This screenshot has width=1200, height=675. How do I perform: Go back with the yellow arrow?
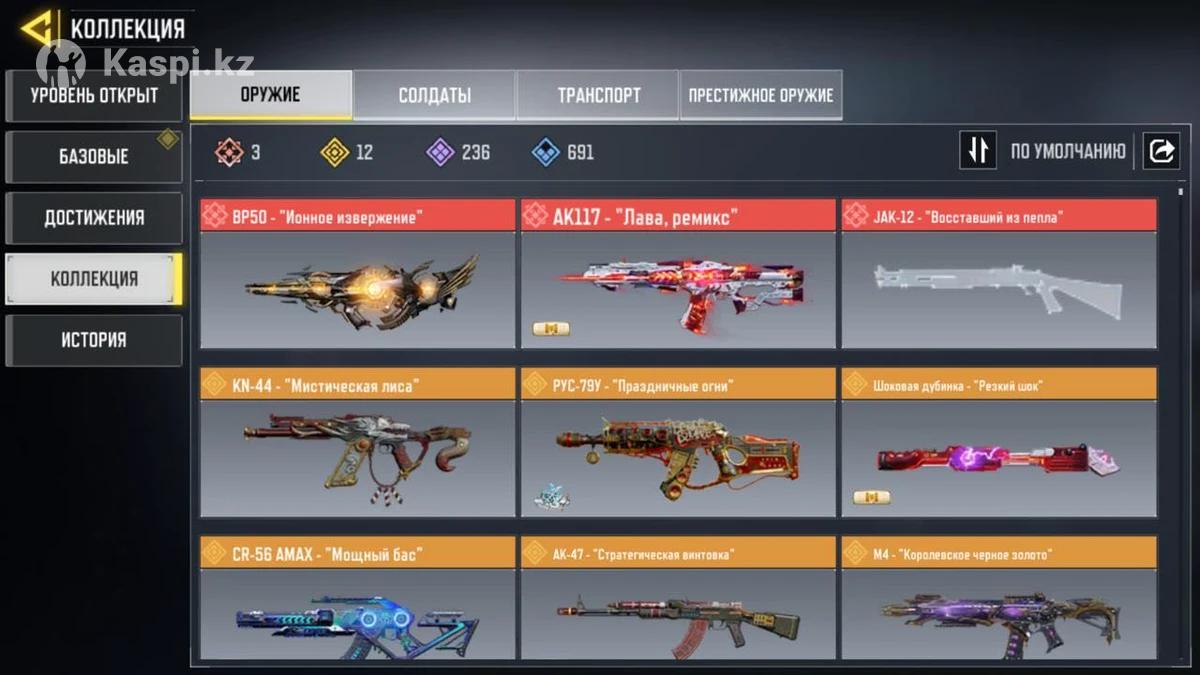pyautogui.click(x=37, y=29)
